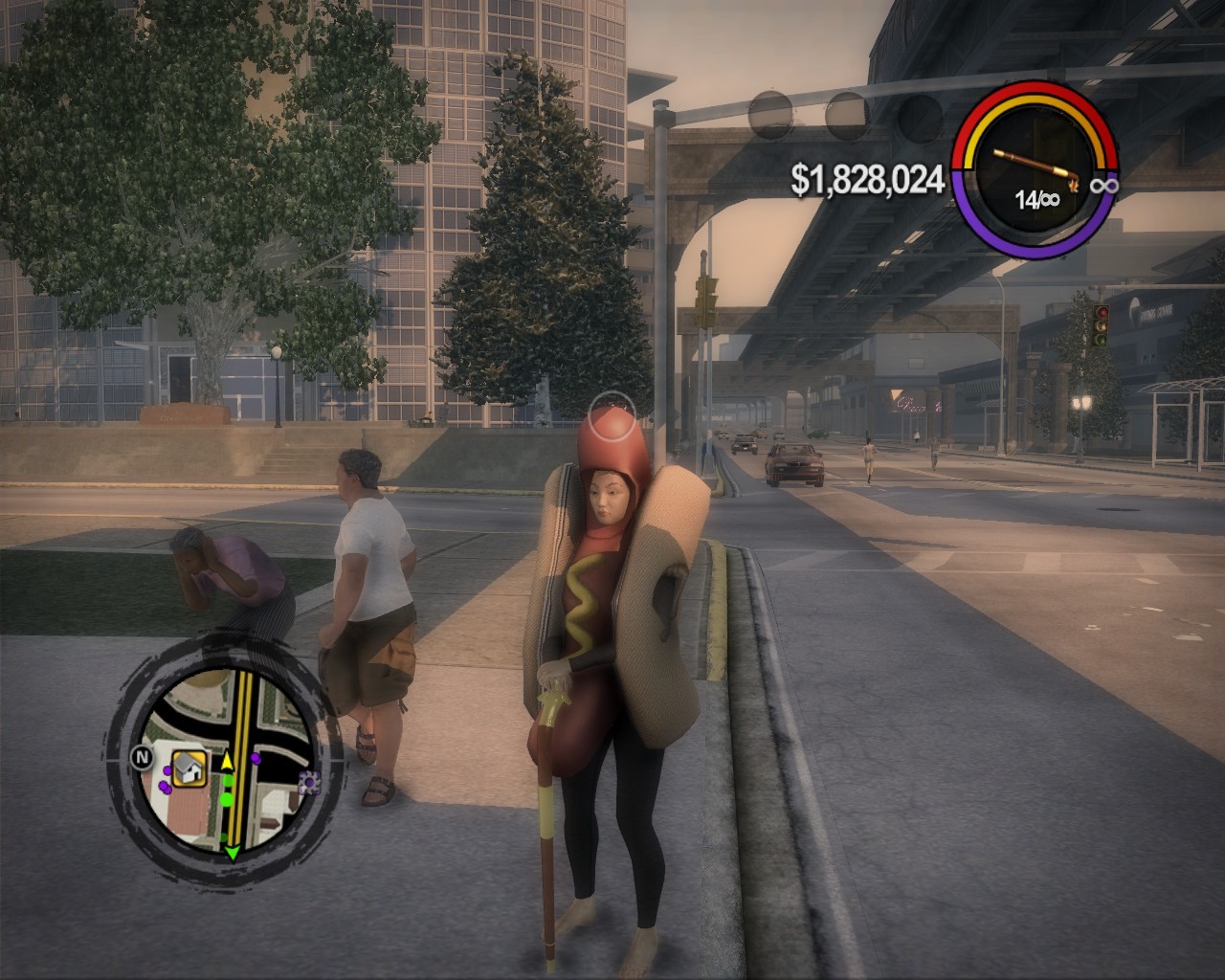Click the yellow player arrow on minimap
Screen dimensions: 1225x980
pos(228,763)
